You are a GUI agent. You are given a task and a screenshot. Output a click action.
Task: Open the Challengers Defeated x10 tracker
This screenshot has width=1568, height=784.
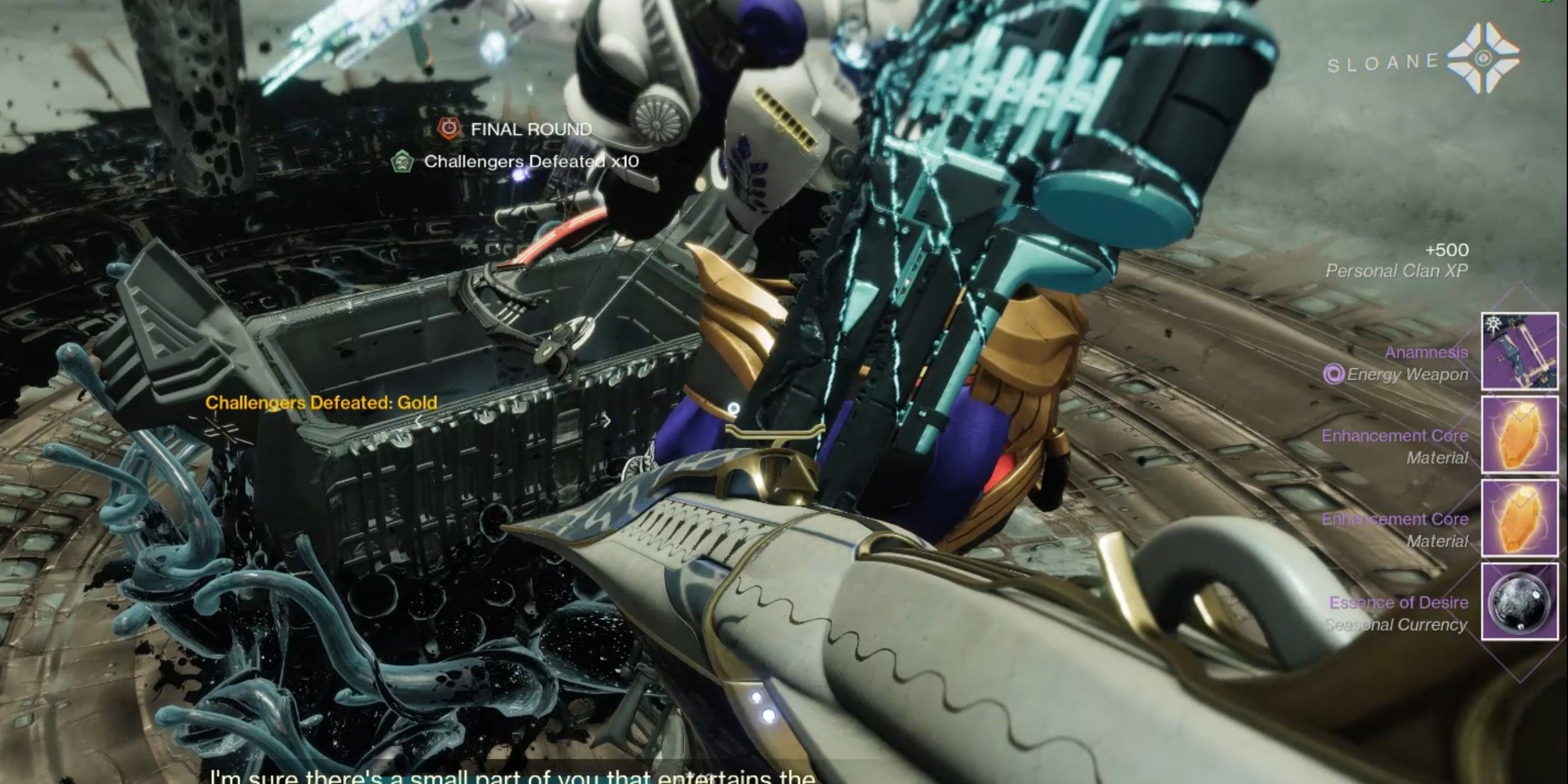pos(515,162)
